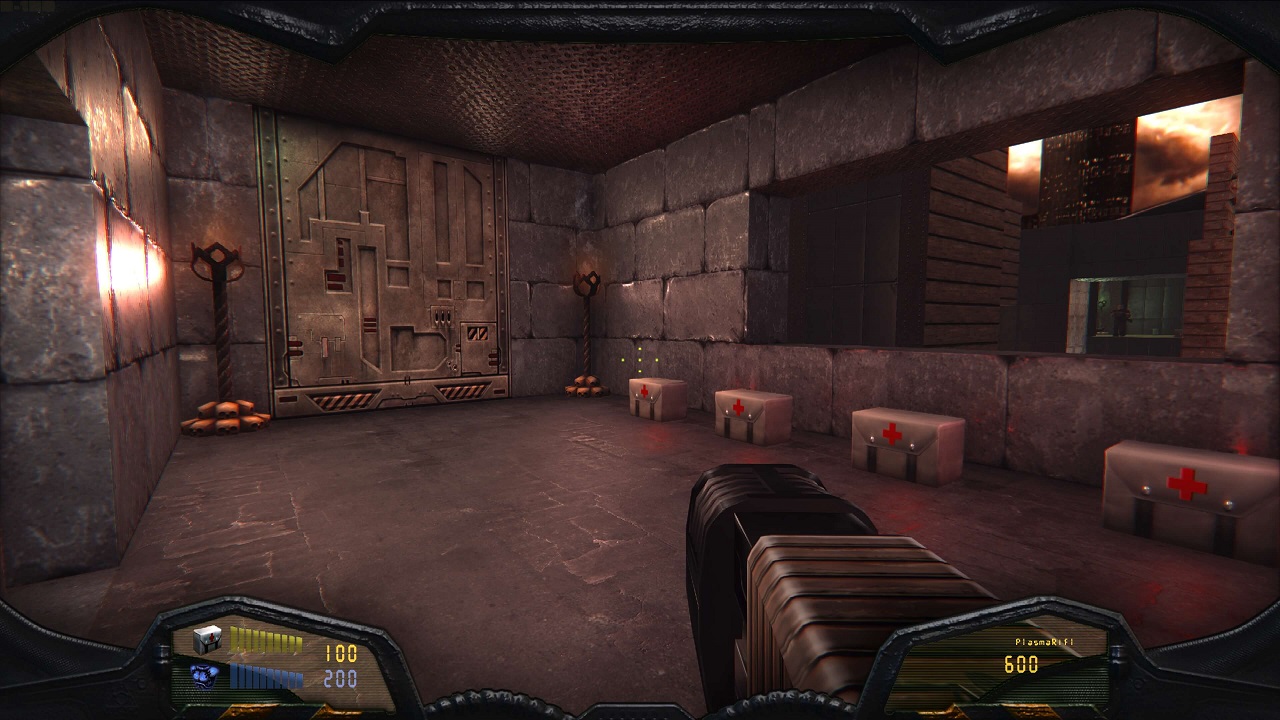Select the blue armor vest icon
This screenshot has width=1280, height=720.
pos(207,677)
